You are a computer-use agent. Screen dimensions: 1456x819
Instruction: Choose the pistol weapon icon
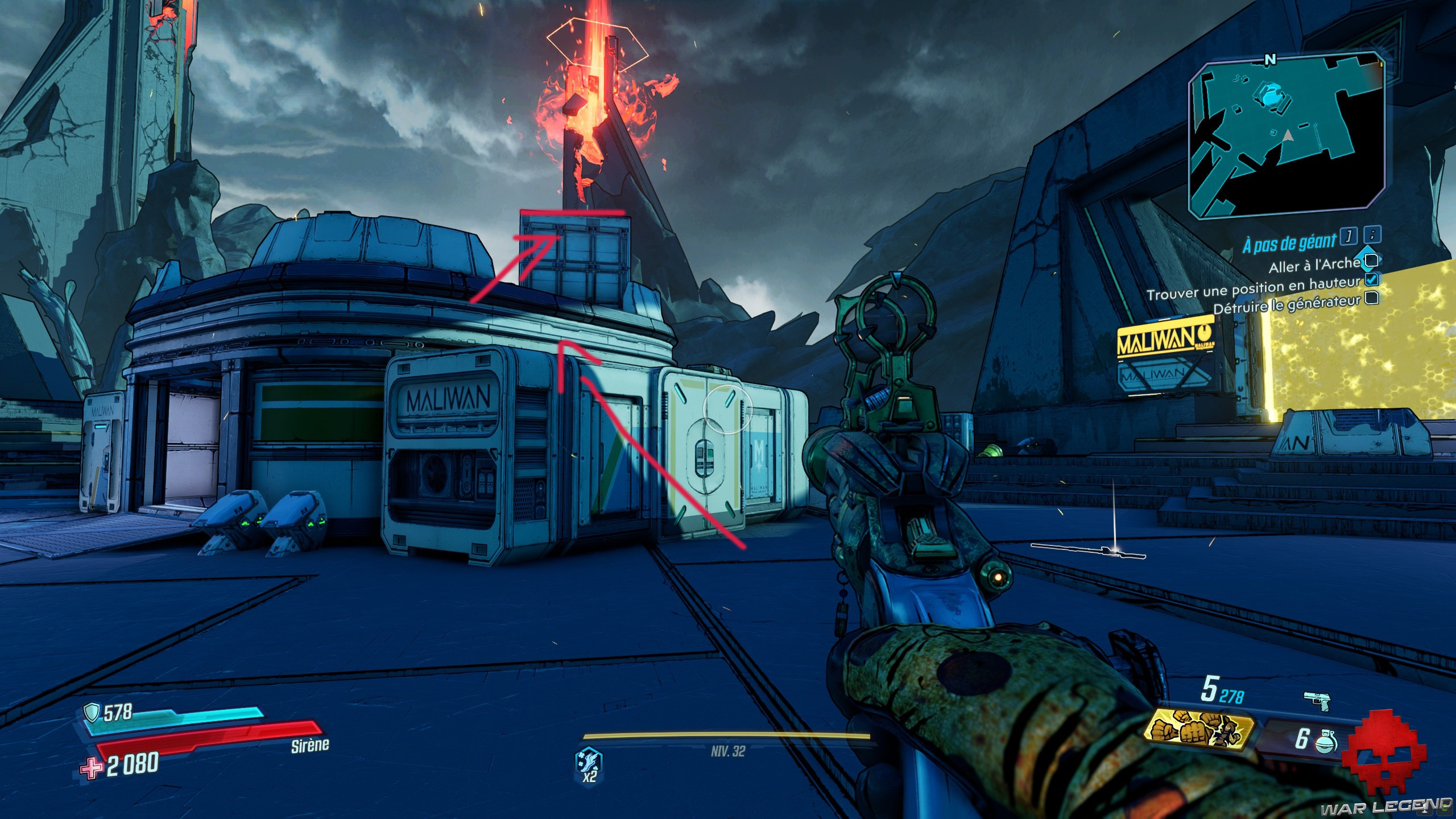pyautogui.click(x=1317, y=701)
